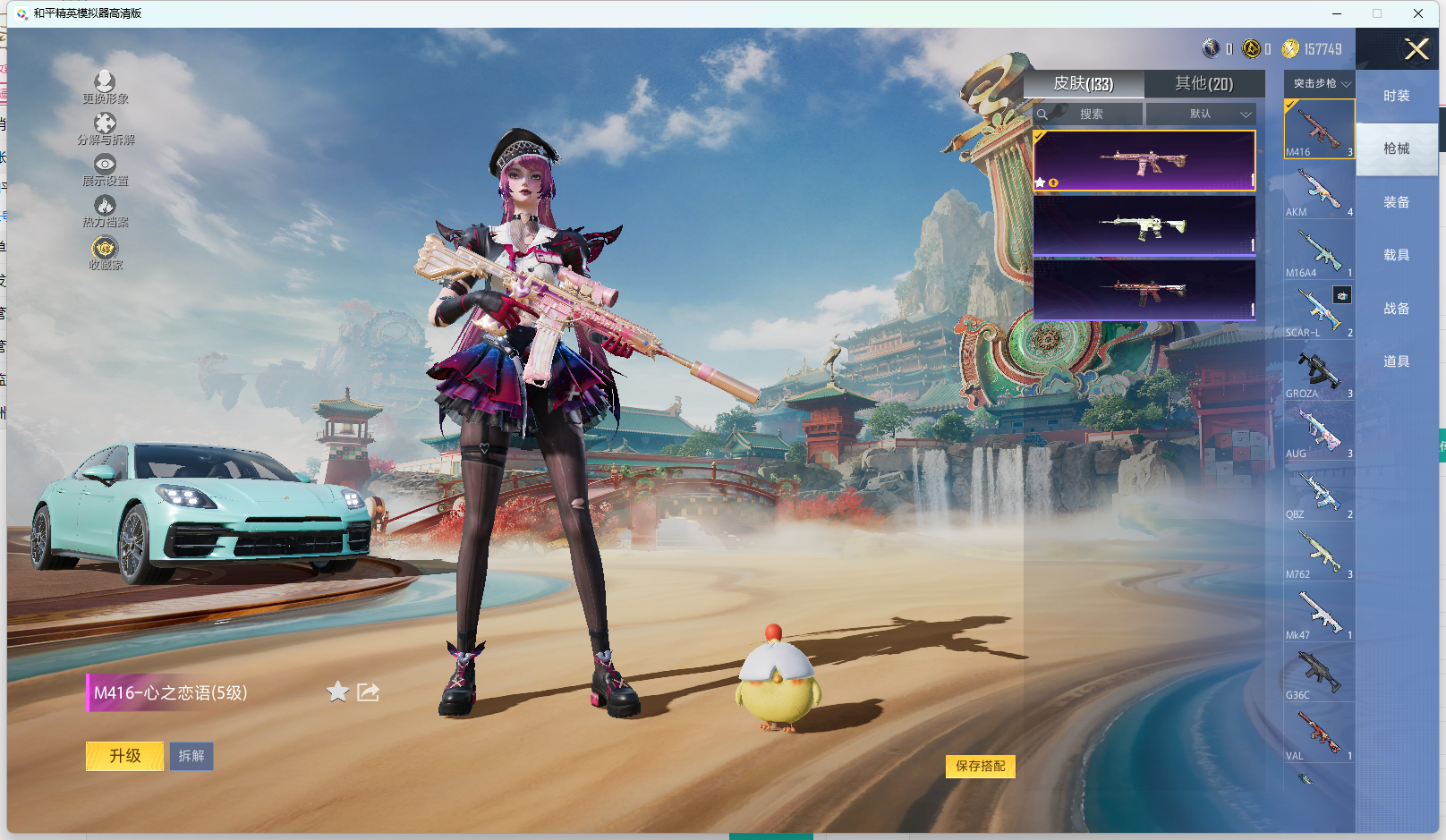Select the 皮肤(133) skins tab
This screenshot has height=840, width=1446.
(1083, 83)
